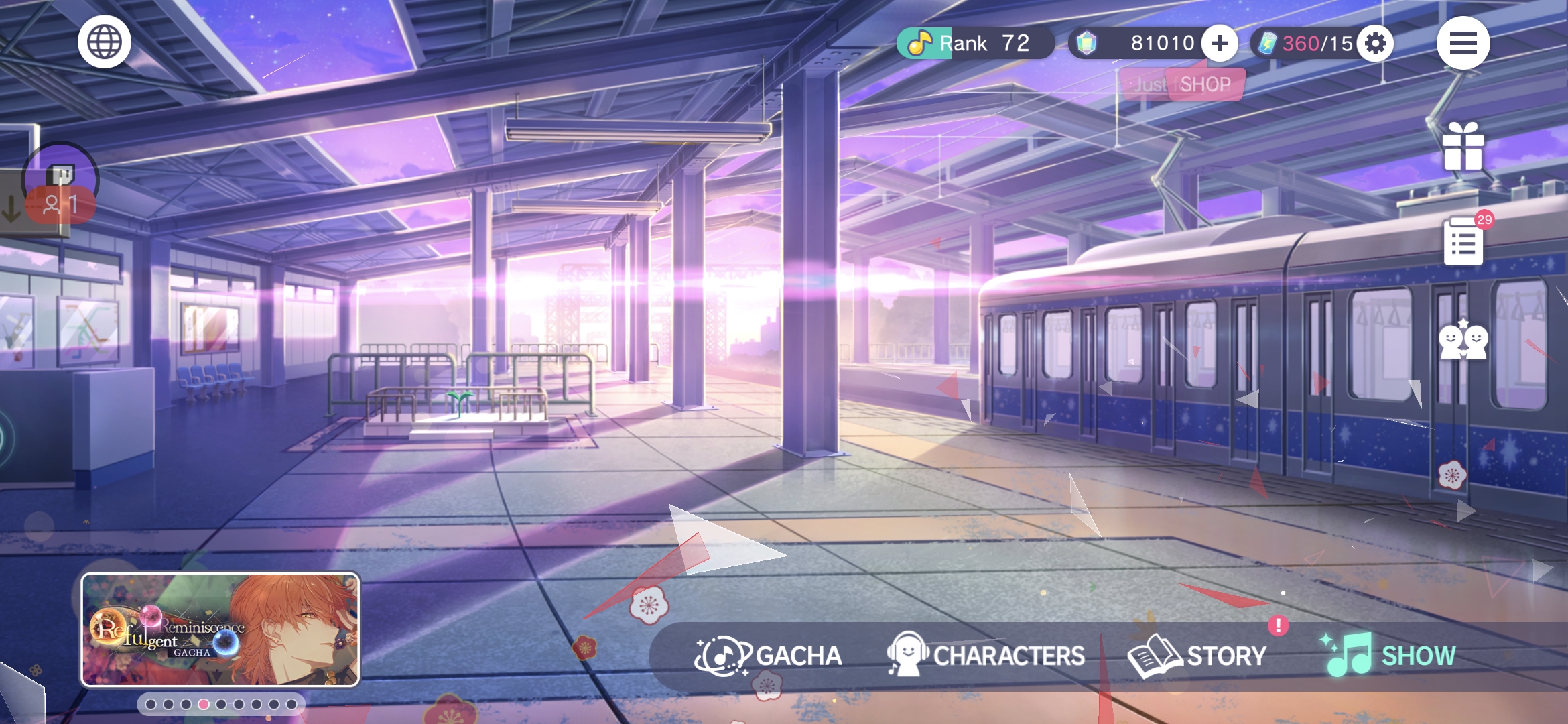Go to the GACHA menu
This screenshot has width=1568, height=724.
(768, 655)
